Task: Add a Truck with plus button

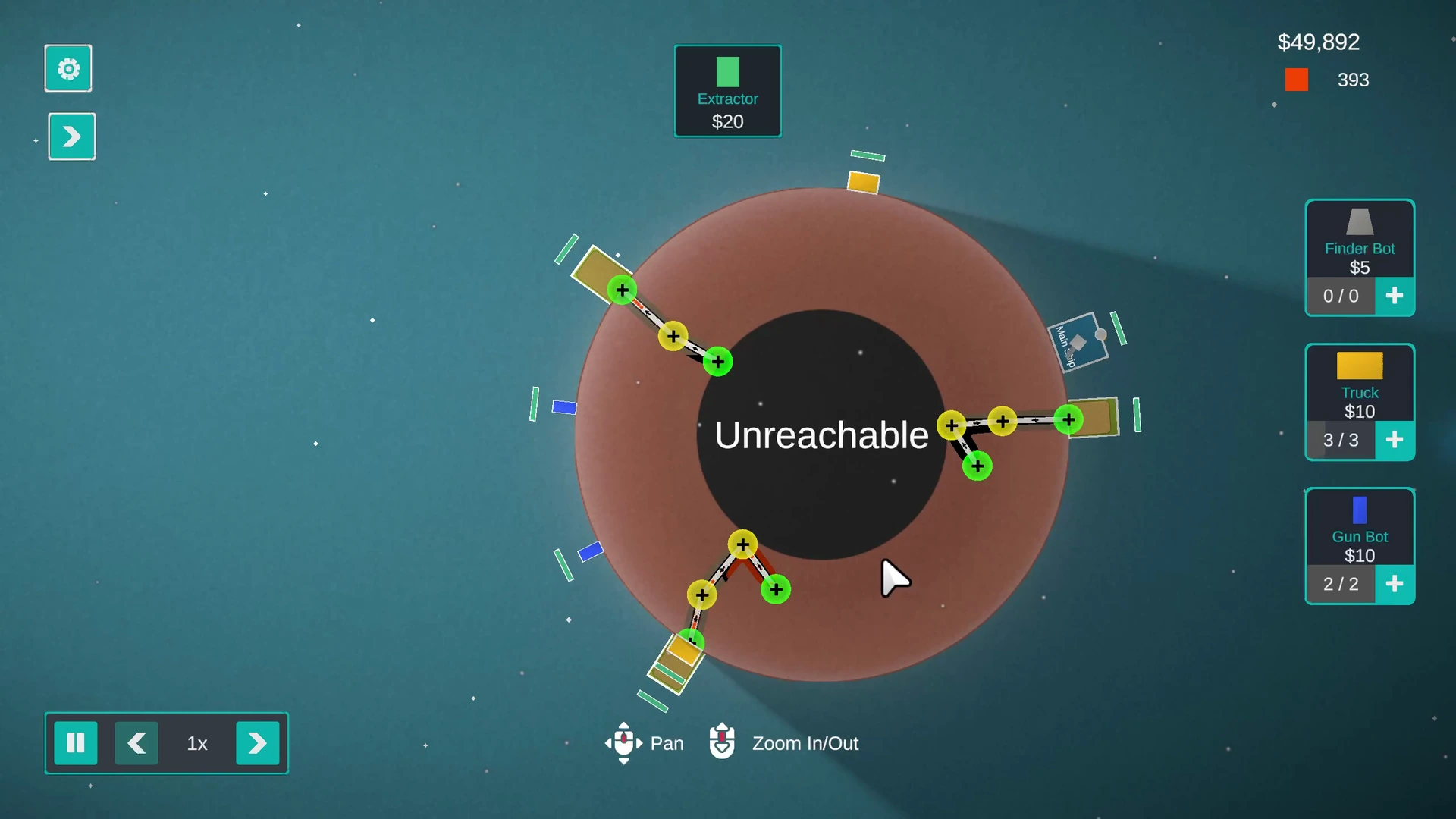Action: point(1394,440)
